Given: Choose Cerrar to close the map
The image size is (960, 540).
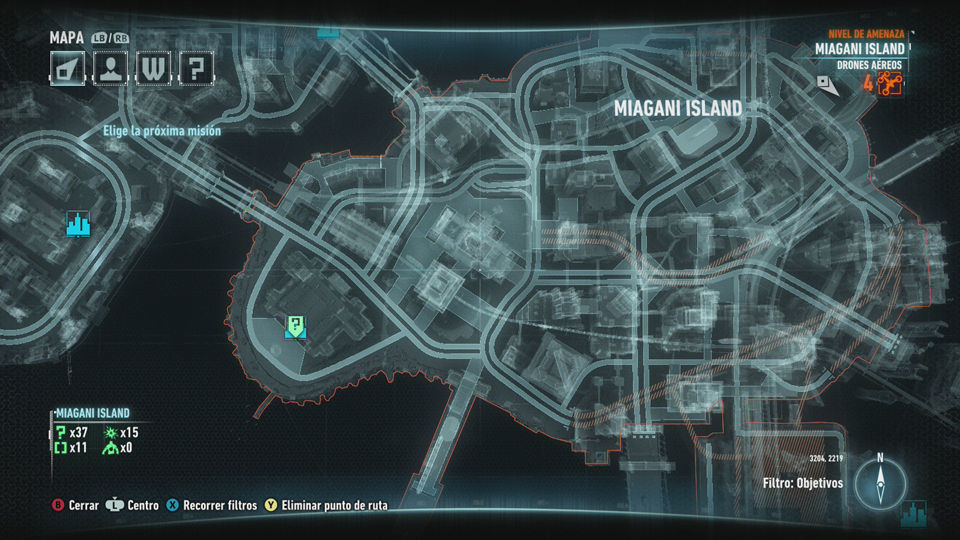Looking at the screenshot, I should [x=76, y=506].
